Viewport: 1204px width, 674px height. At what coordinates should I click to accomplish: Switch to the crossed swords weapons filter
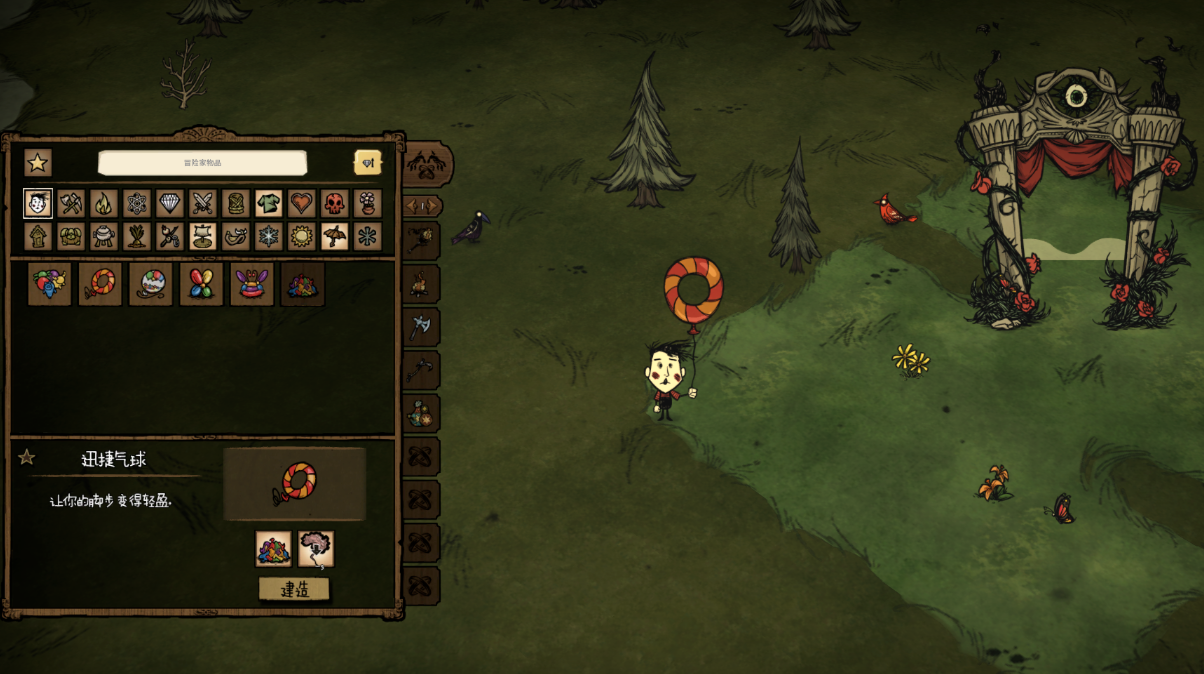pos(203,204)
